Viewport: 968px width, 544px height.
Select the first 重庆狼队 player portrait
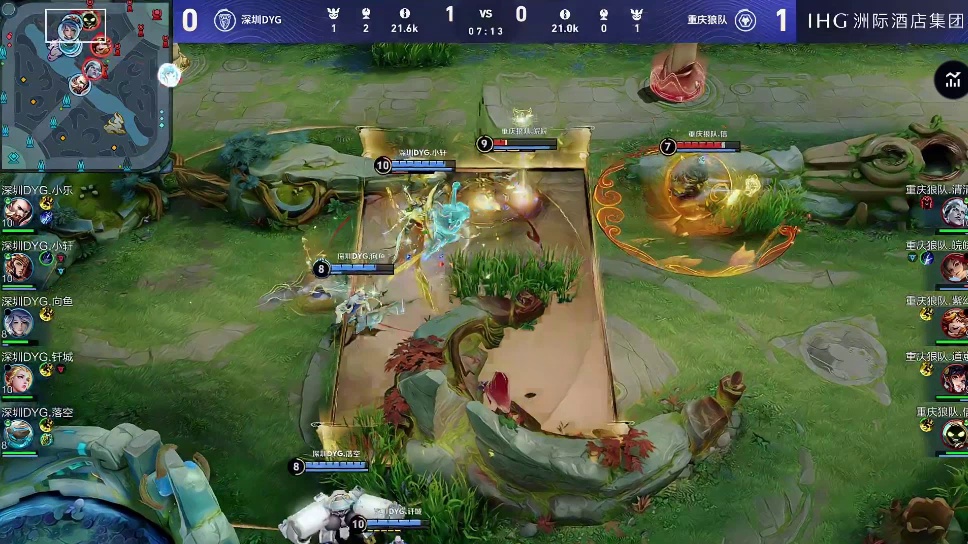tap(954, 212)
